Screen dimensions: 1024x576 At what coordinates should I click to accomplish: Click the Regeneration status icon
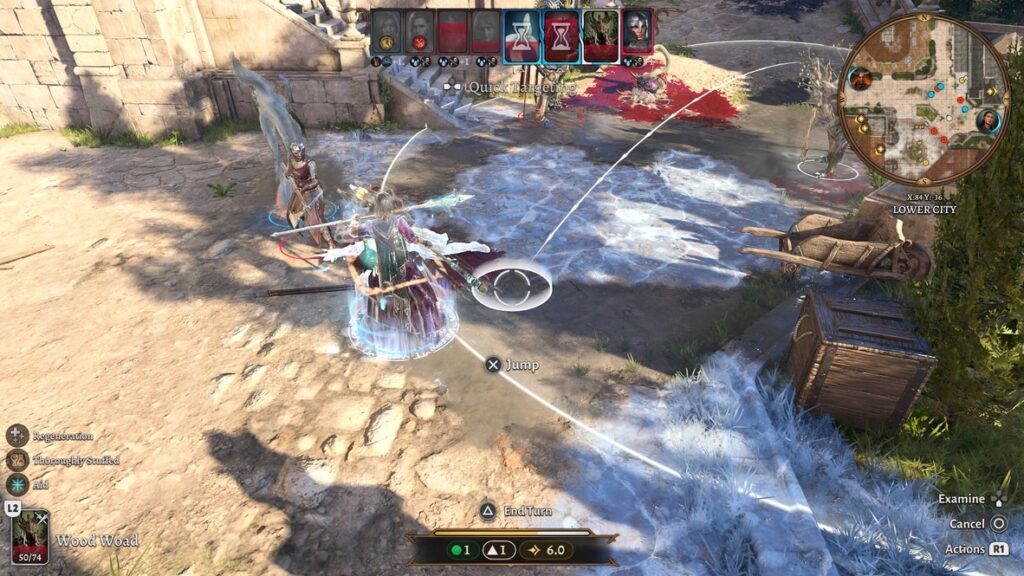tap(18, 435)
